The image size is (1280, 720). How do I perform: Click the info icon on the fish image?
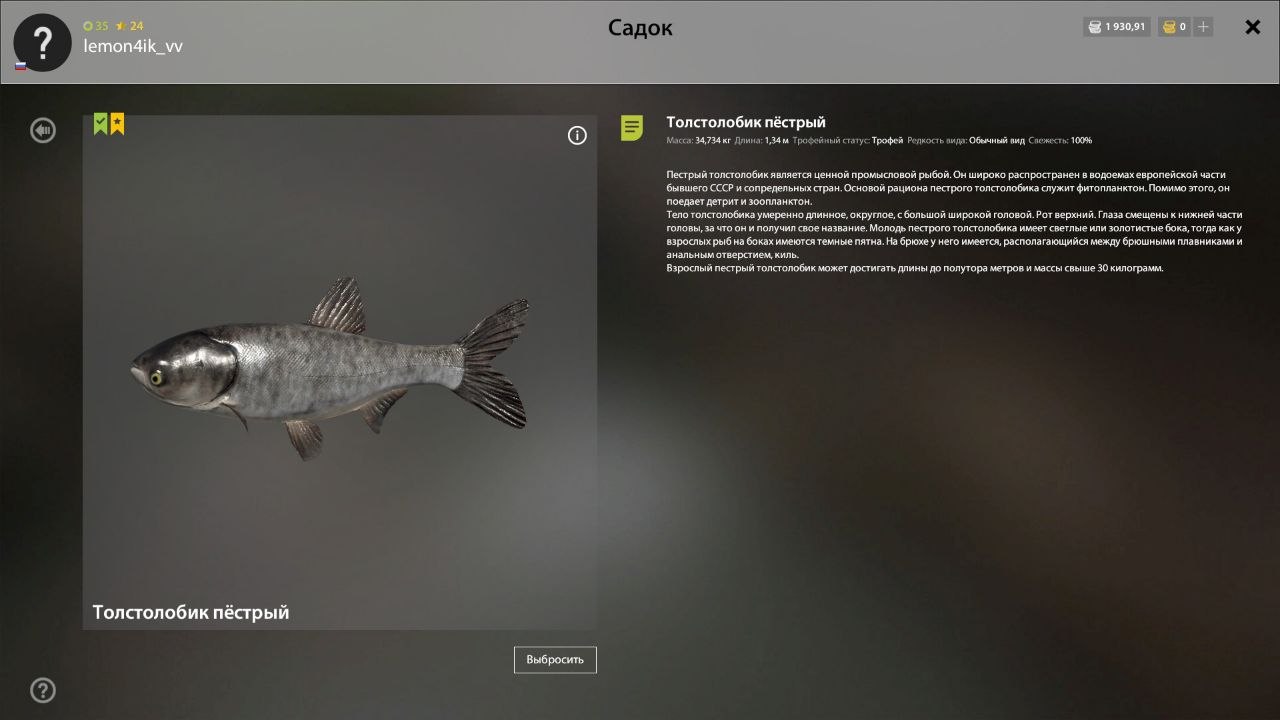577,135
